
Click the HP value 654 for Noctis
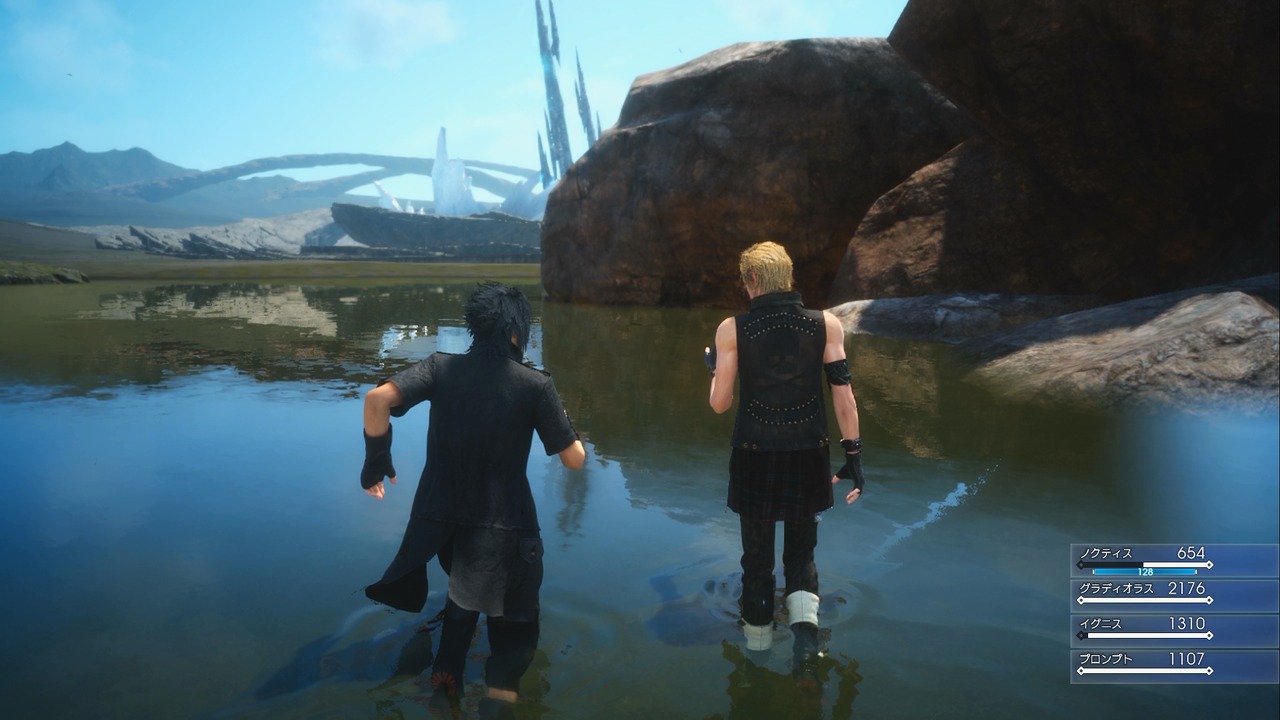click(x=1191, y=552)
